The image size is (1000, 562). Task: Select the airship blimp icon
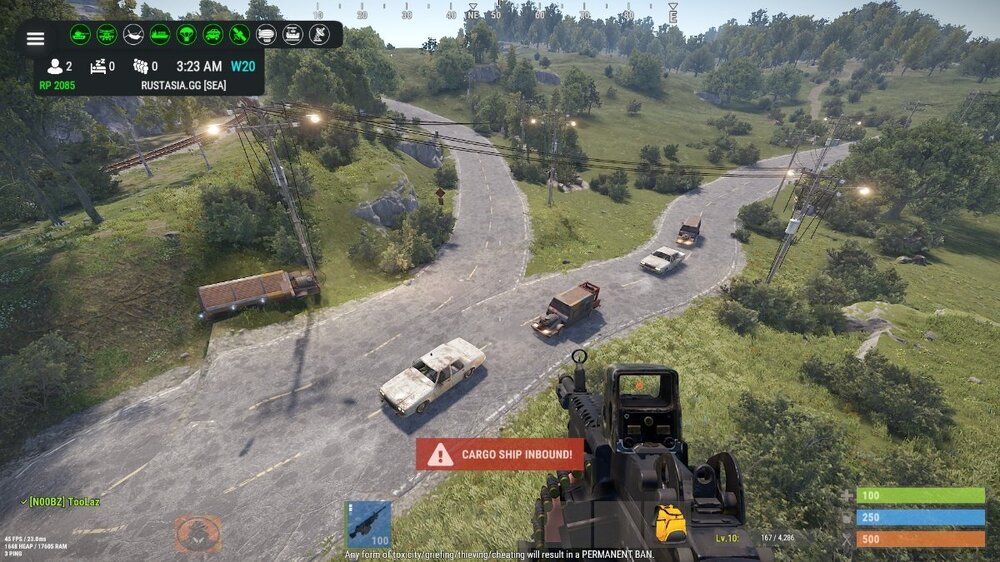[266, 35]
